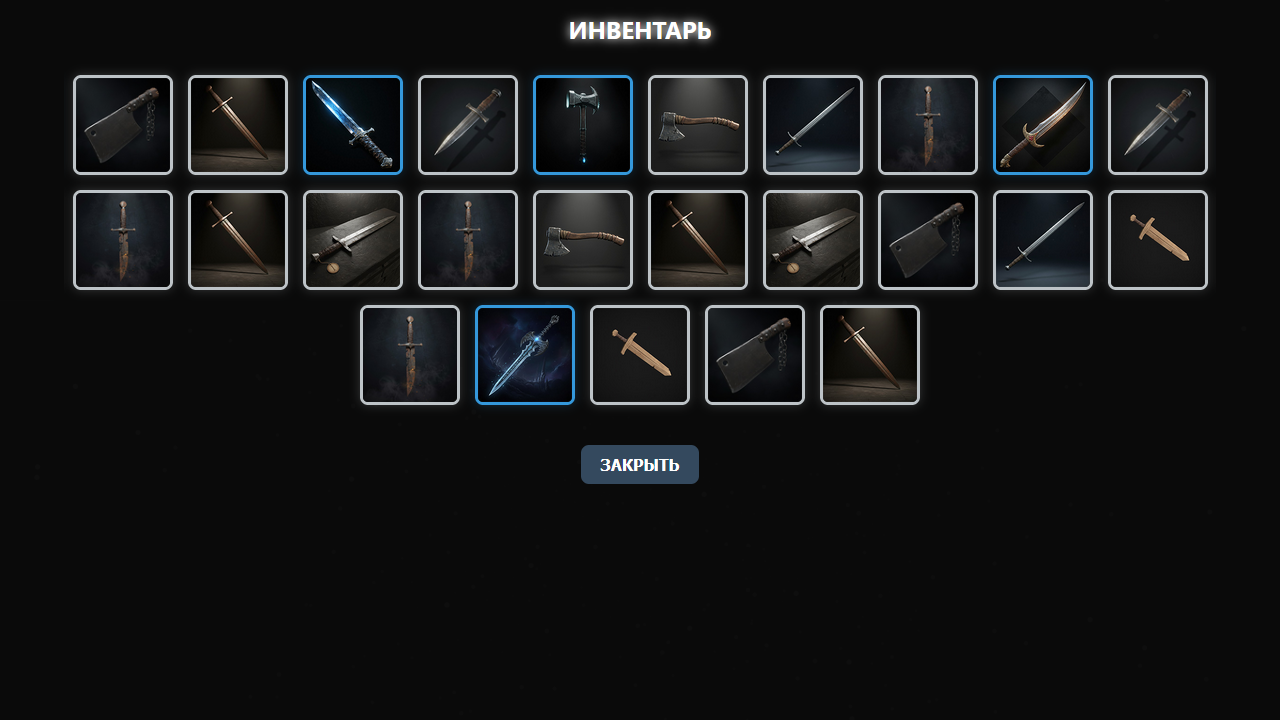Select the wooden training sword ending the second row
Screen dimensions: 1280x720
[1157, 239]
